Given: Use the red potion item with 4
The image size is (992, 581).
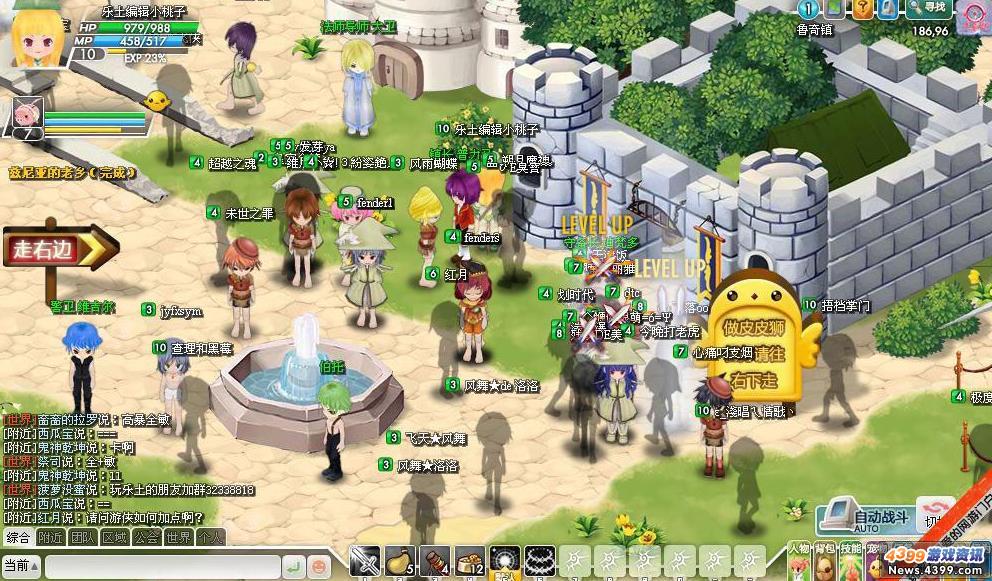Looking at the screenshot, I should pos(435,561).
